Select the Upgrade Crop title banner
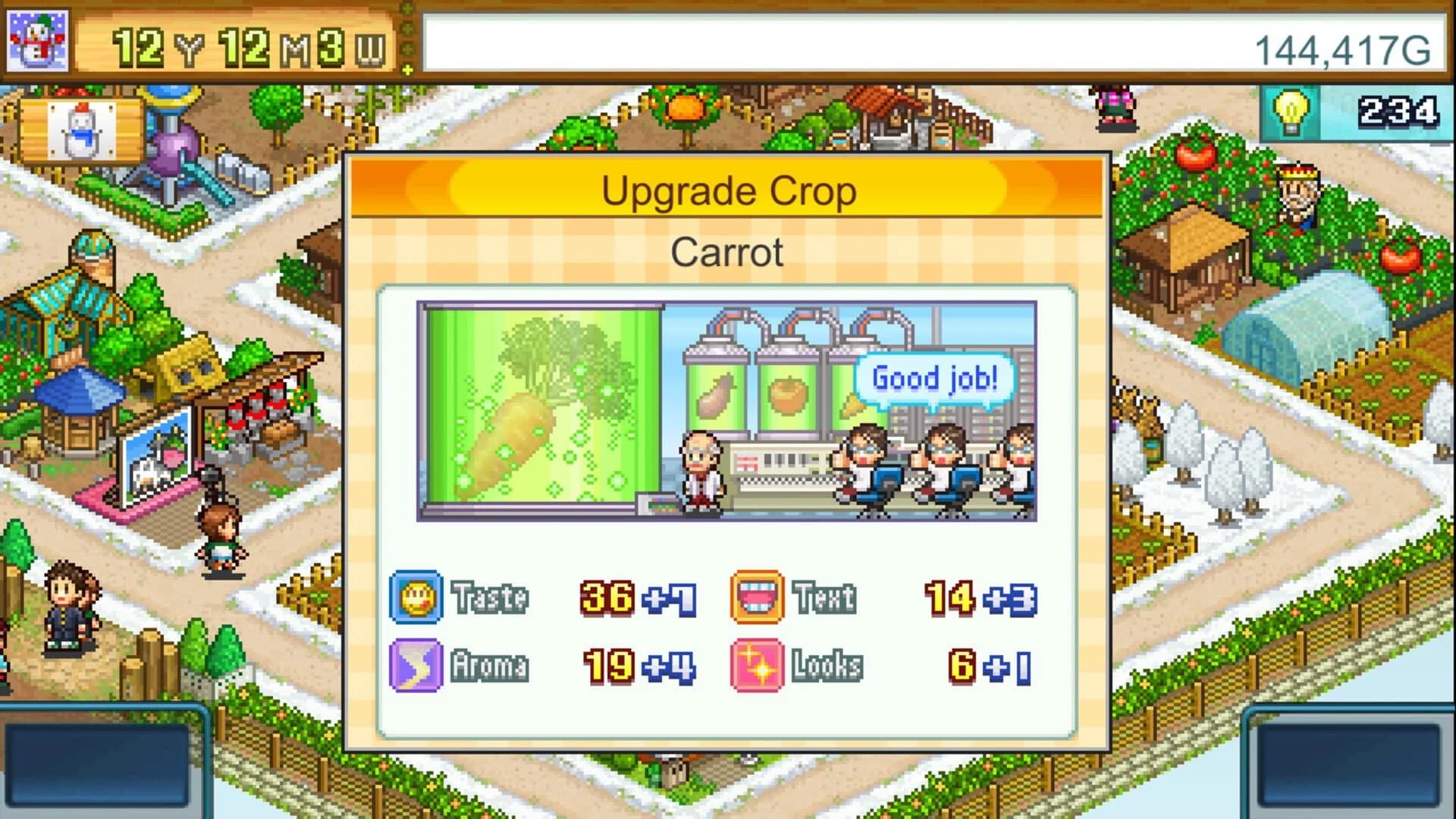 click(728, 191)
